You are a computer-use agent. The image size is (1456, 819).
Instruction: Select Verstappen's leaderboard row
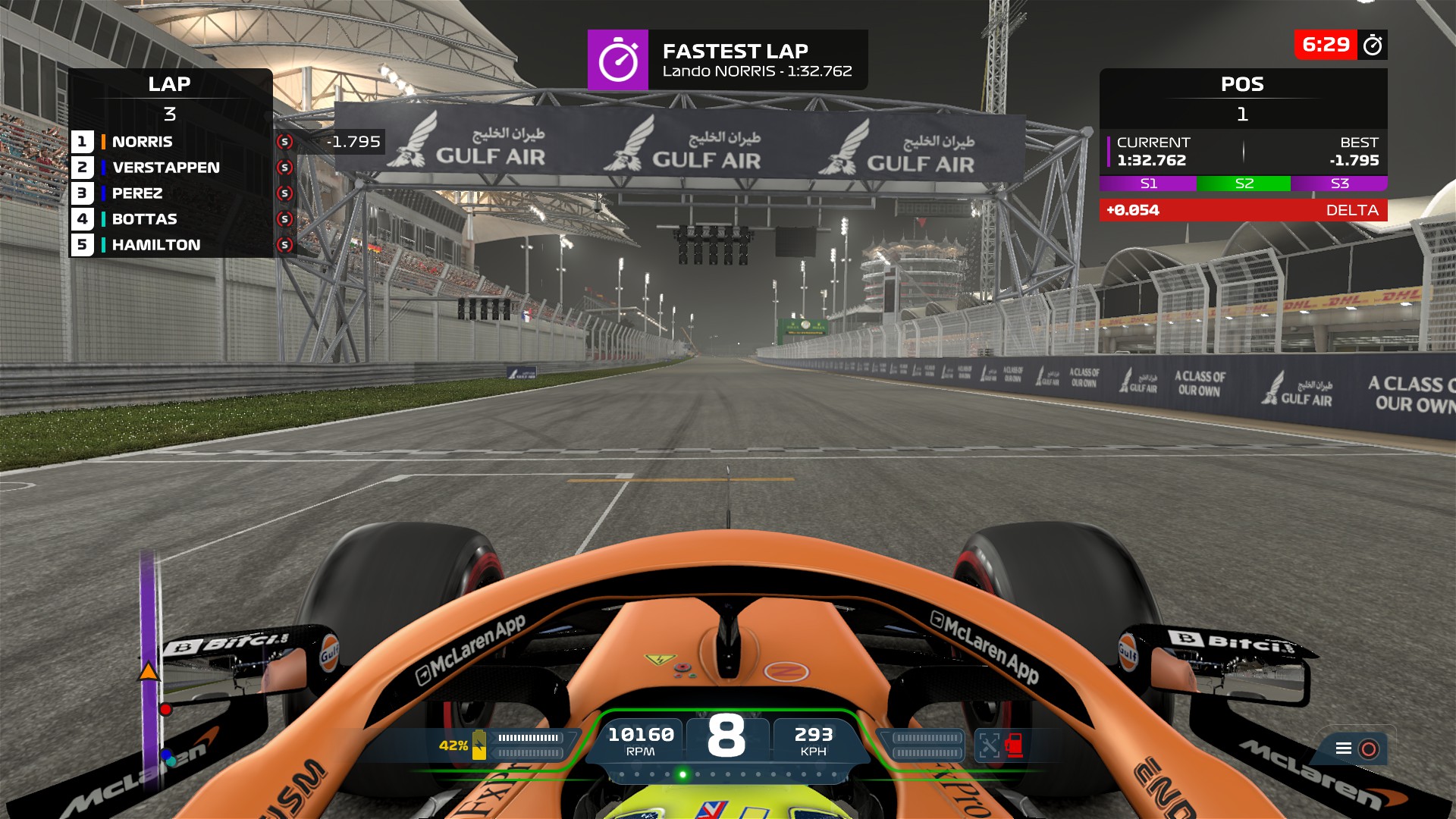165,168
